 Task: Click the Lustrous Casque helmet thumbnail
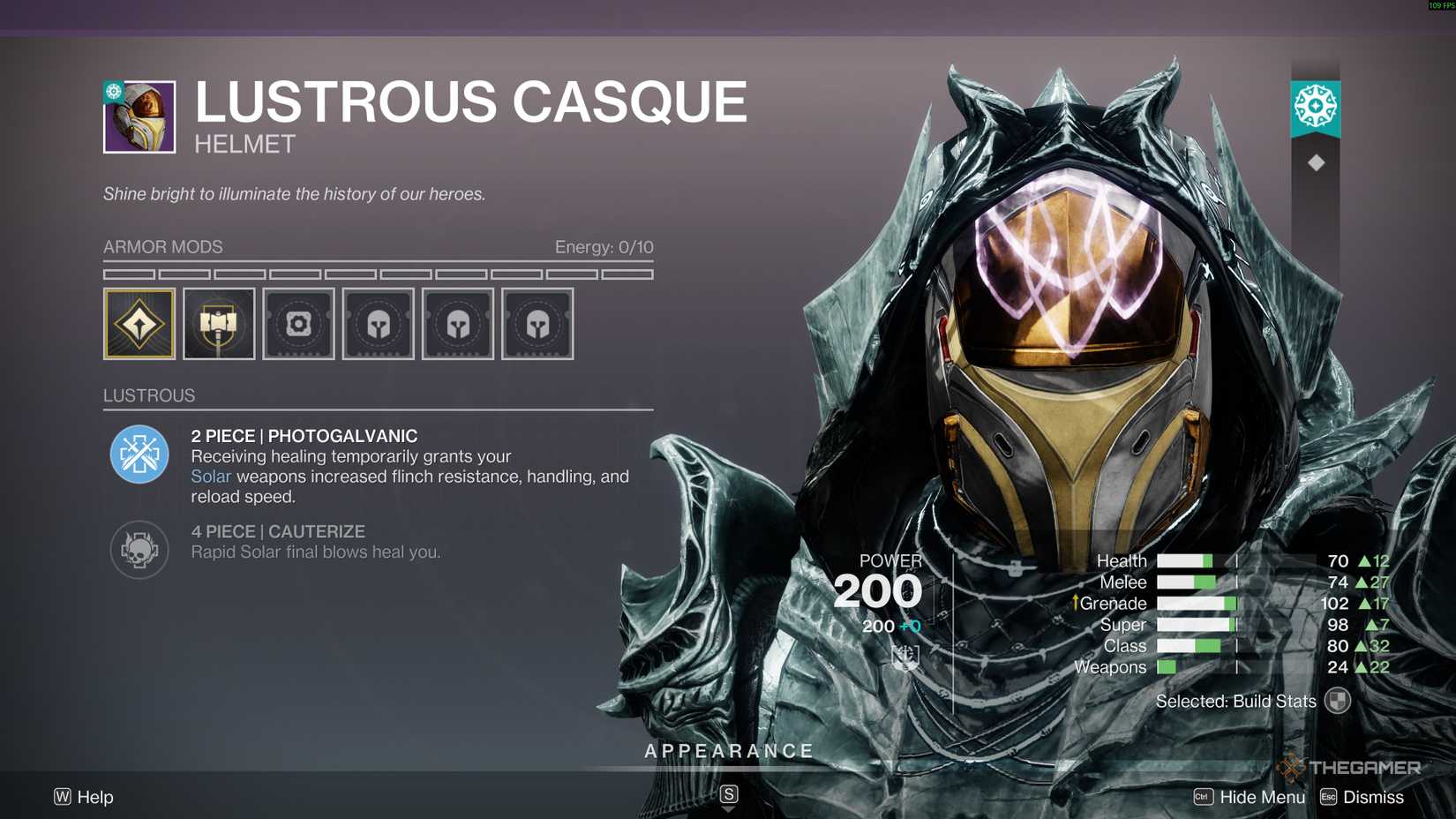coord(139,117)
